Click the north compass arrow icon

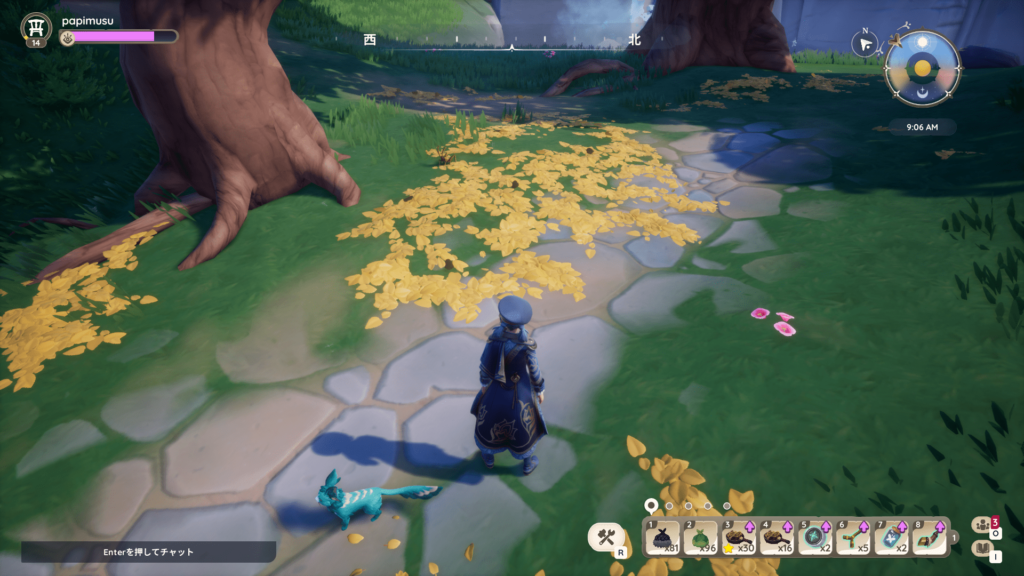point(864,42)
